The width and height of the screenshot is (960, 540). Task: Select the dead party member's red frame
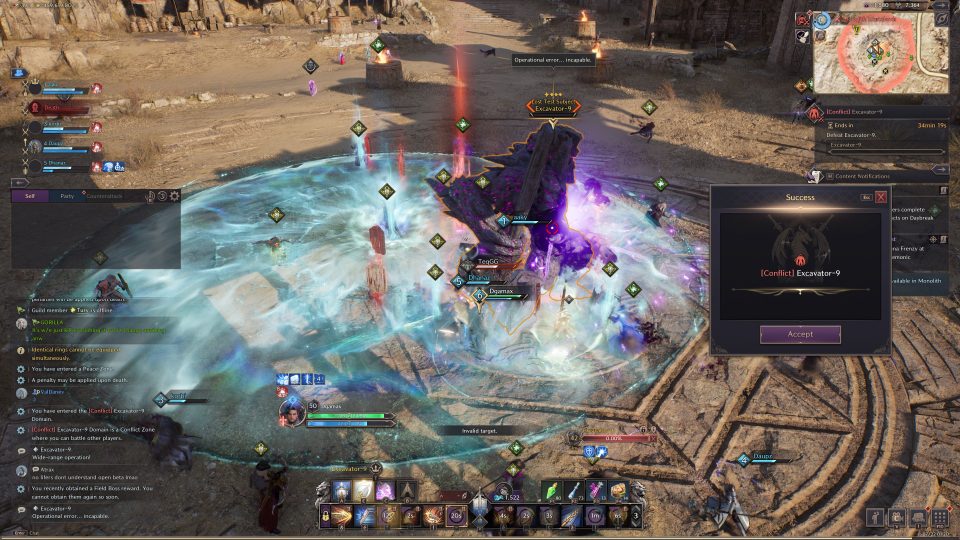(60, 107)
